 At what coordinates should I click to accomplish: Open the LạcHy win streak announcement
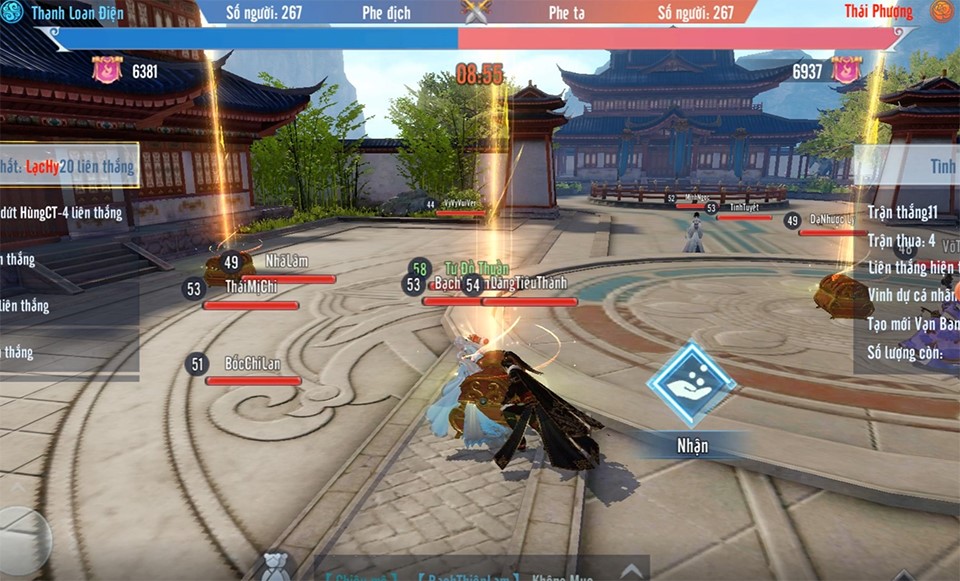tap(68, 167)
